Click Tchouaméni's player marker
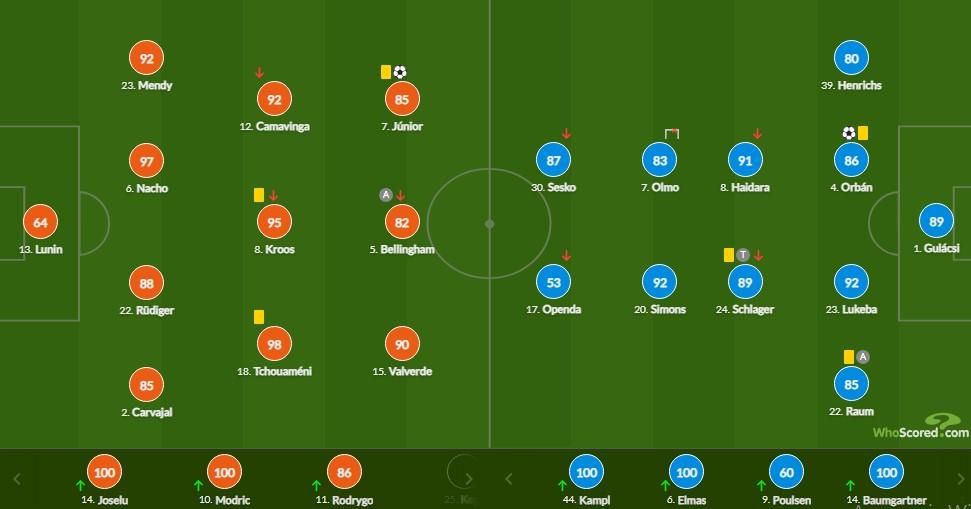The width and height of the screenshot is (971, 509). point(273,344)
